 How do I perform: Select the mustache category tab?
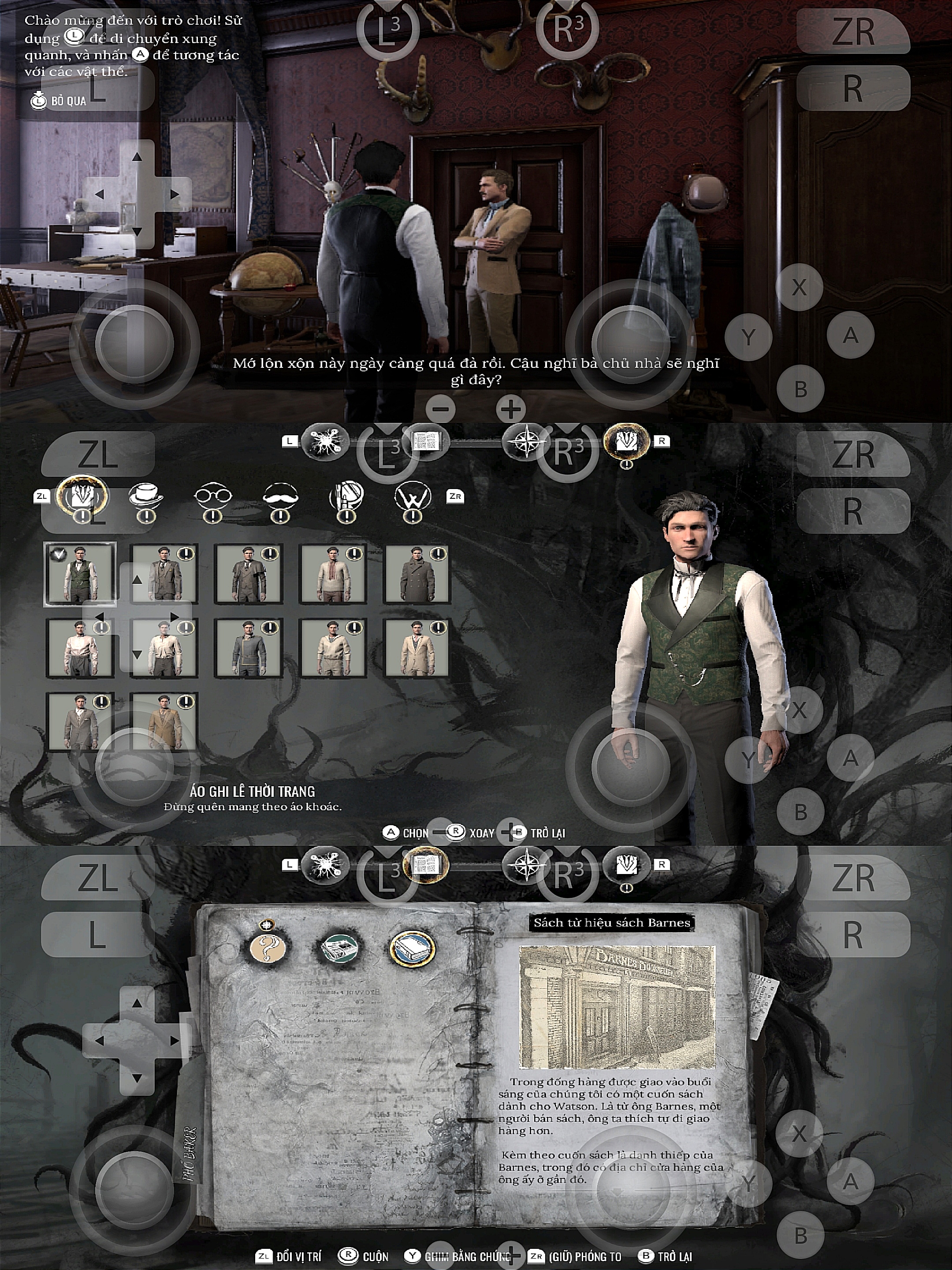280,496
